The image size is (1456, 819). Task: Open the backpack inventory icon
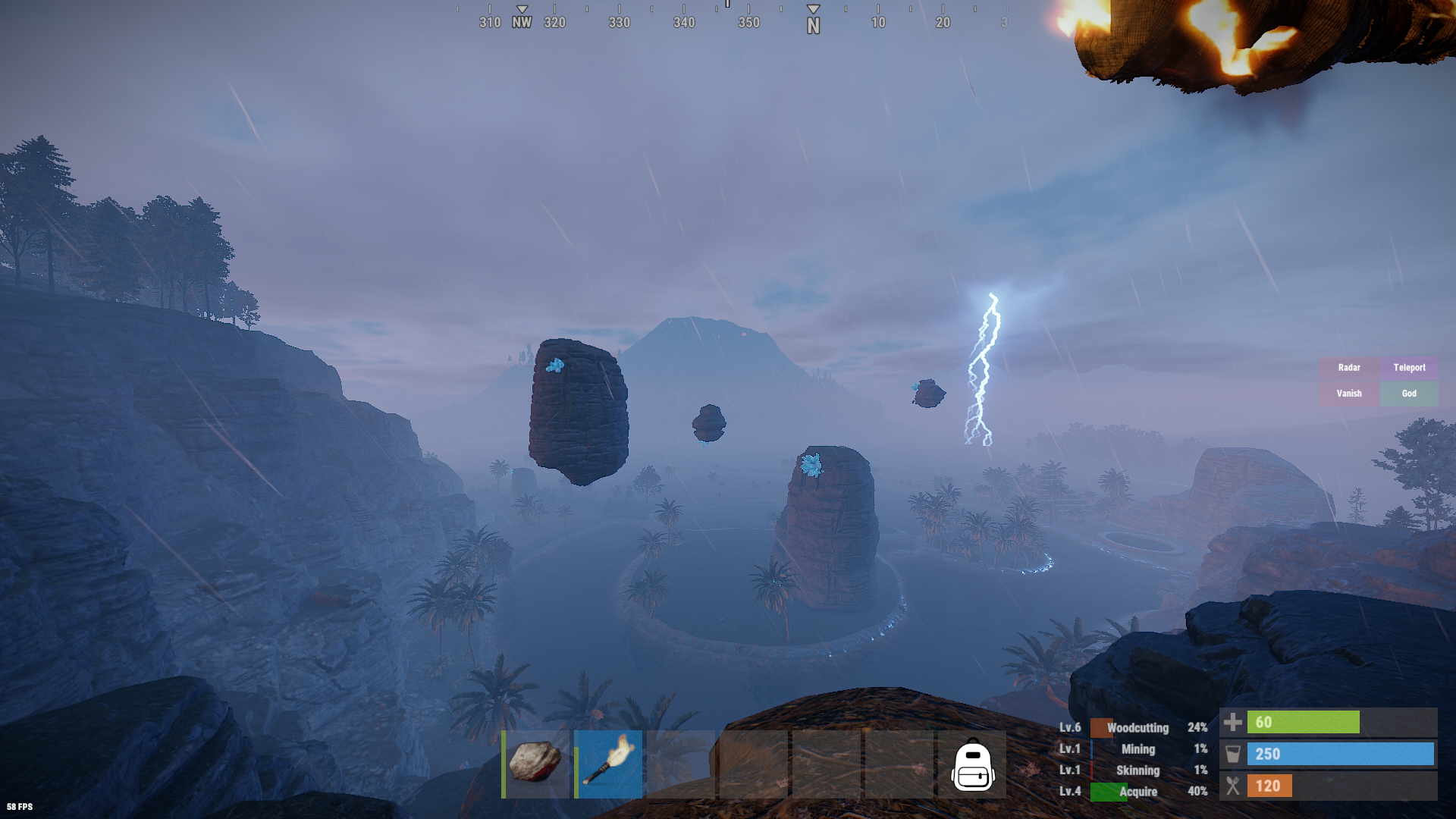pos(972,765)
